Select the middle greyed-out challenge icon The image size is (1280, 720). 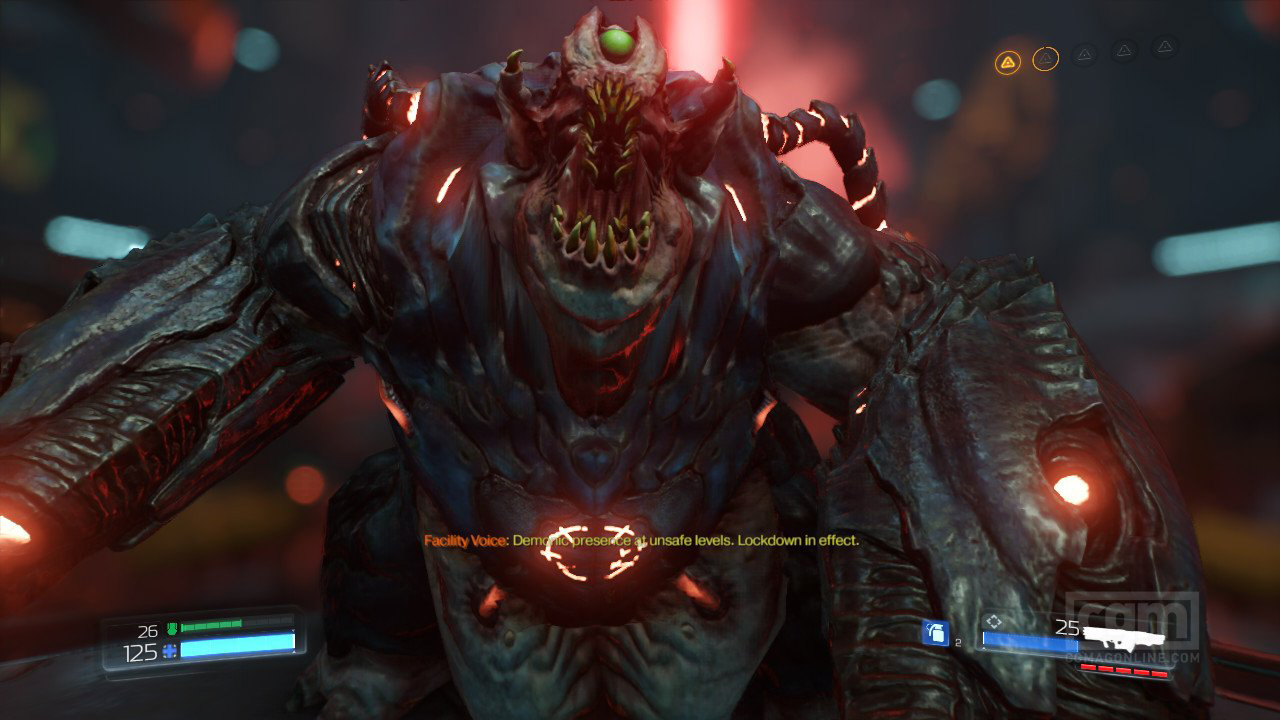1085,53
